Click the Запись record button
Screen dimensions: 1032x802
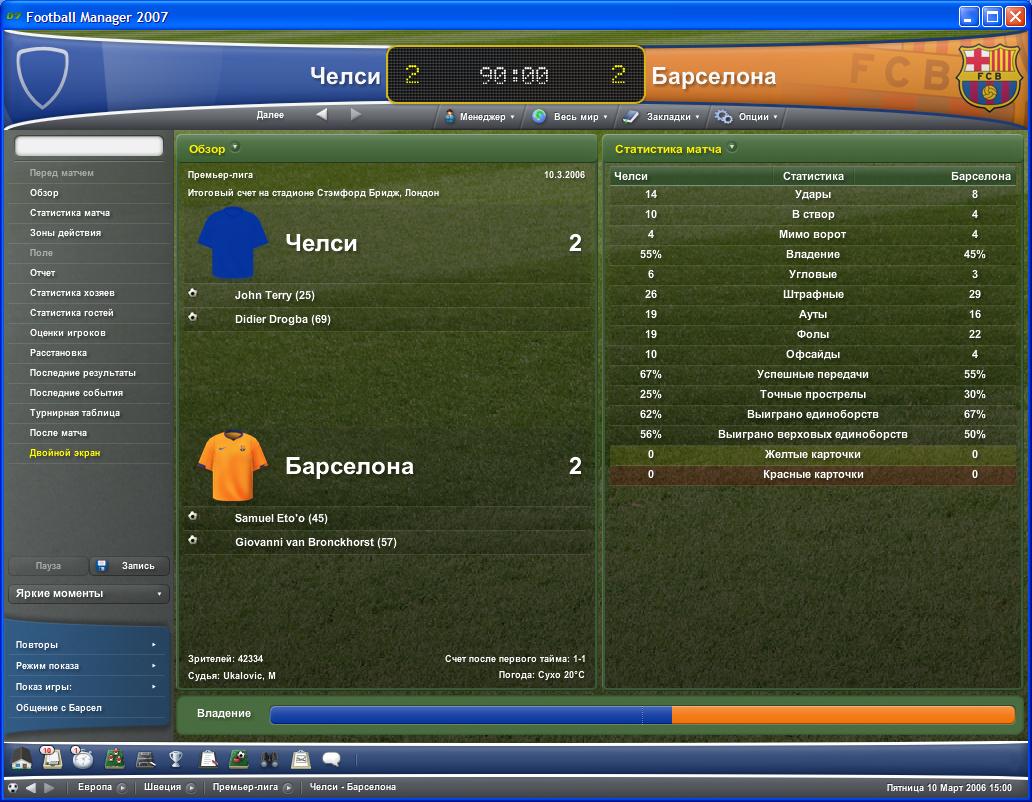pyautogui.click(x=130, y=566)
